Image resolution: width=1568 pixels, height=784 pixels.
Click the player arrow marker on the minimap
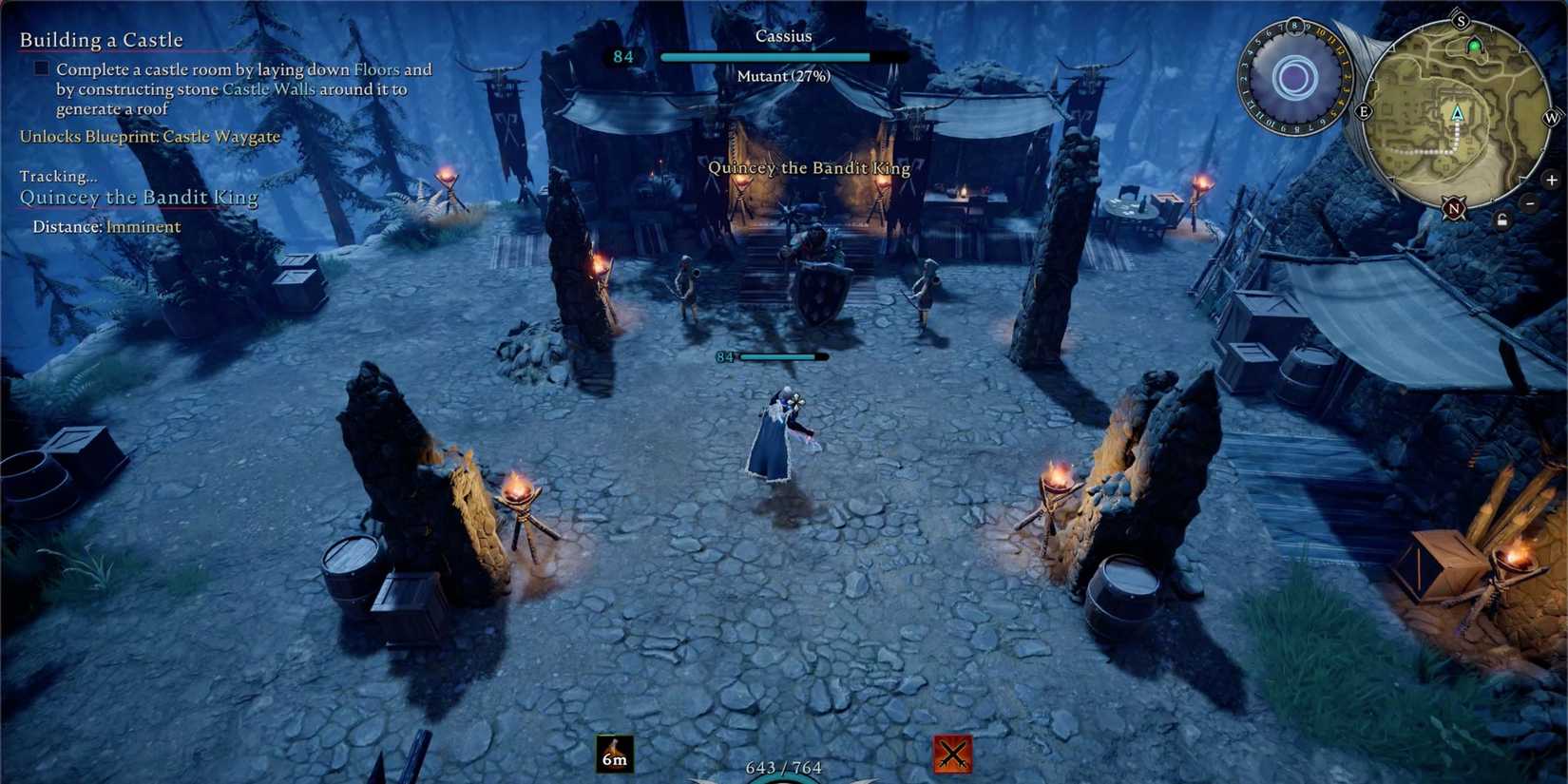pyautogui.click(x=1457, y=115)
